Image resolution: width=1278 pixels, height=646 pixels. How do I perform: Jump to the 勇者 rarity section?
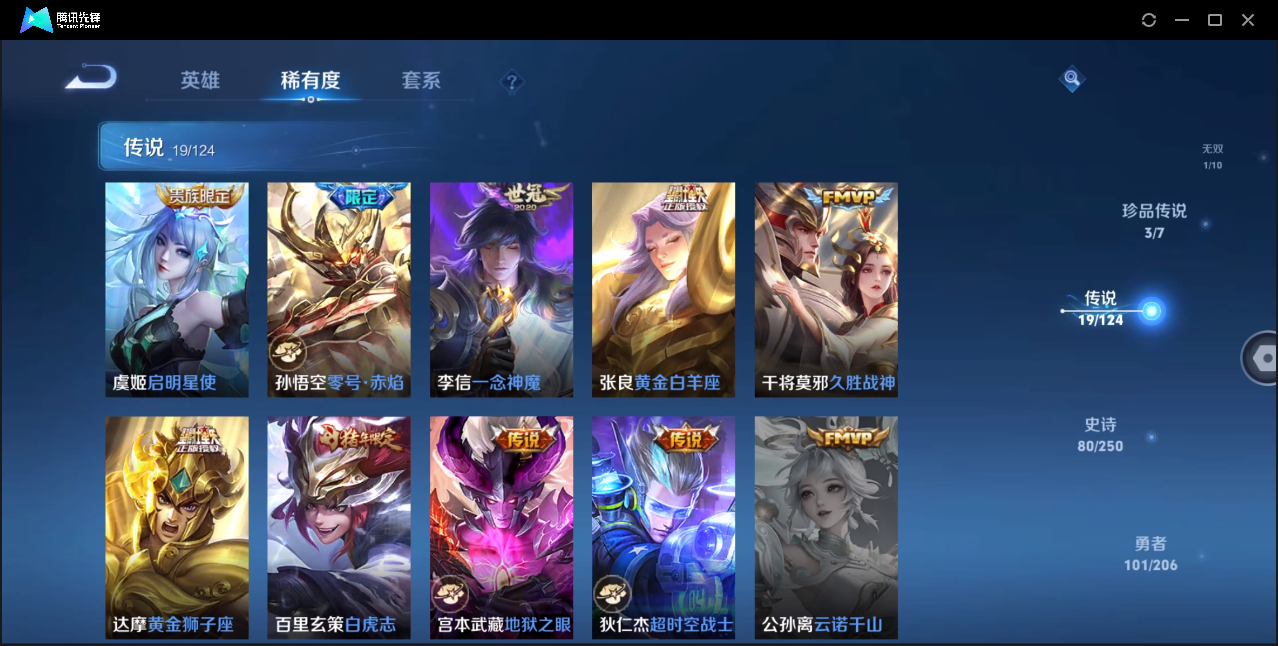click(x=1150, y=553)
